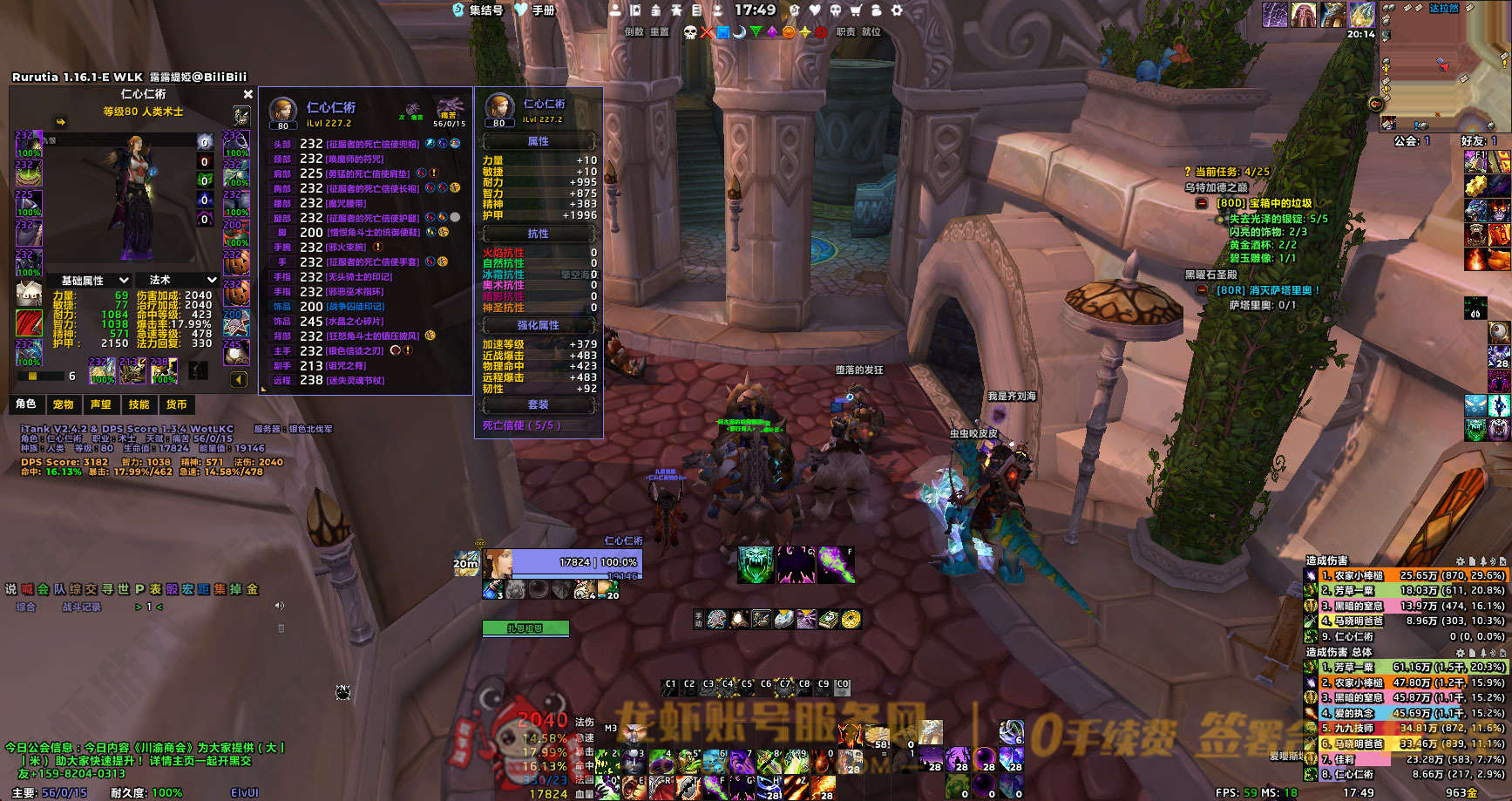Close the character panel with the X
Viewport: 1512px width, 801px height.
point(247,94)
